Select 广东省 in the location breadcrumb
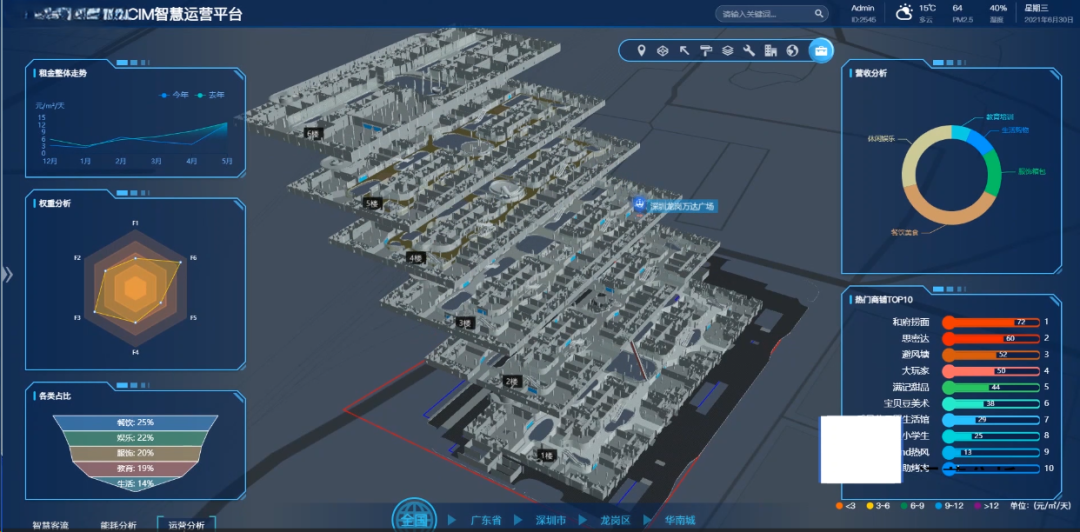The height and width of the screenshot is (532, 1080). [487, 521]
